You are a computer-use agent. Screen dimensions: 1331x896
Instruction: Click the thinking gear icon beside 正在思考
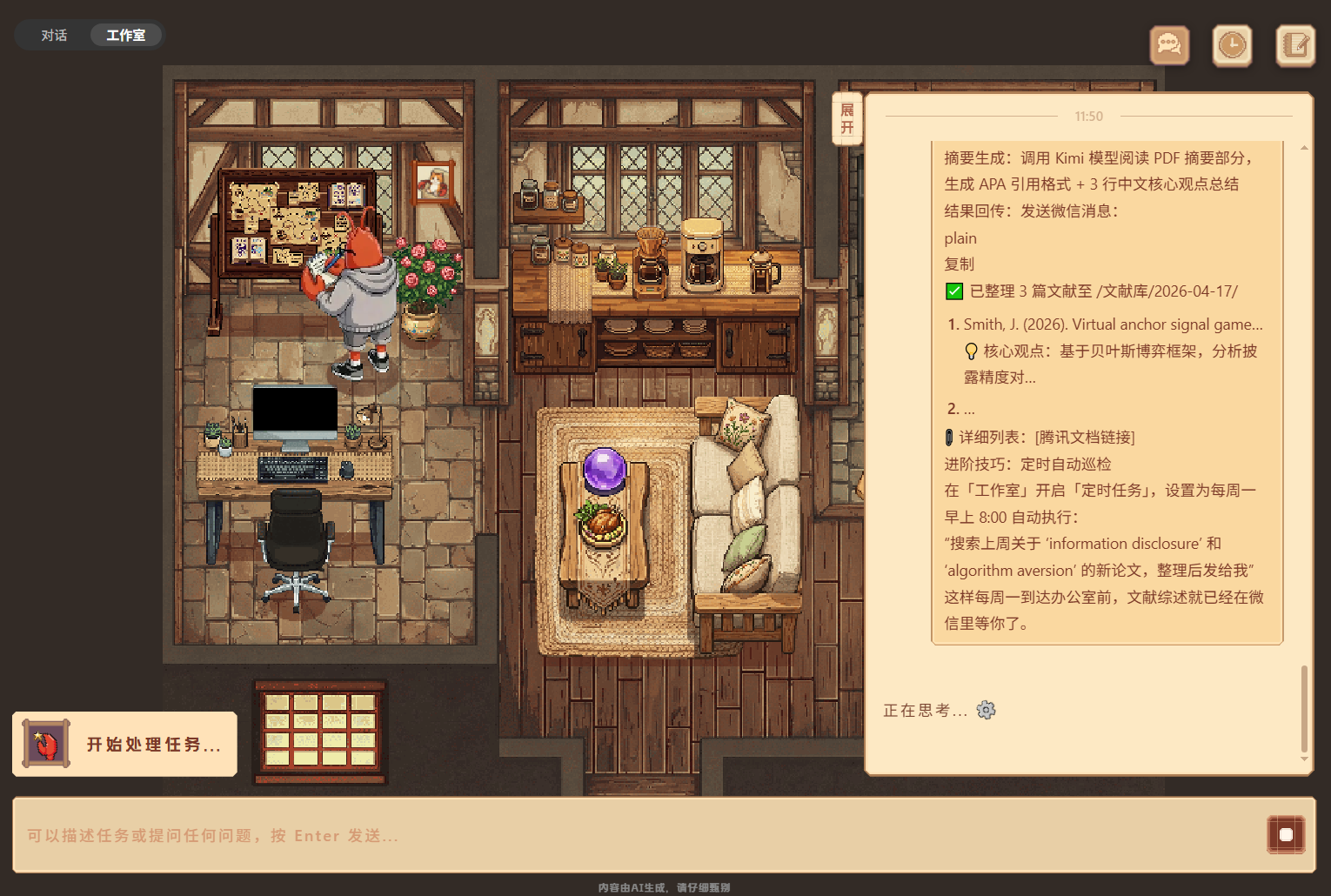click(x=986, y=710)
